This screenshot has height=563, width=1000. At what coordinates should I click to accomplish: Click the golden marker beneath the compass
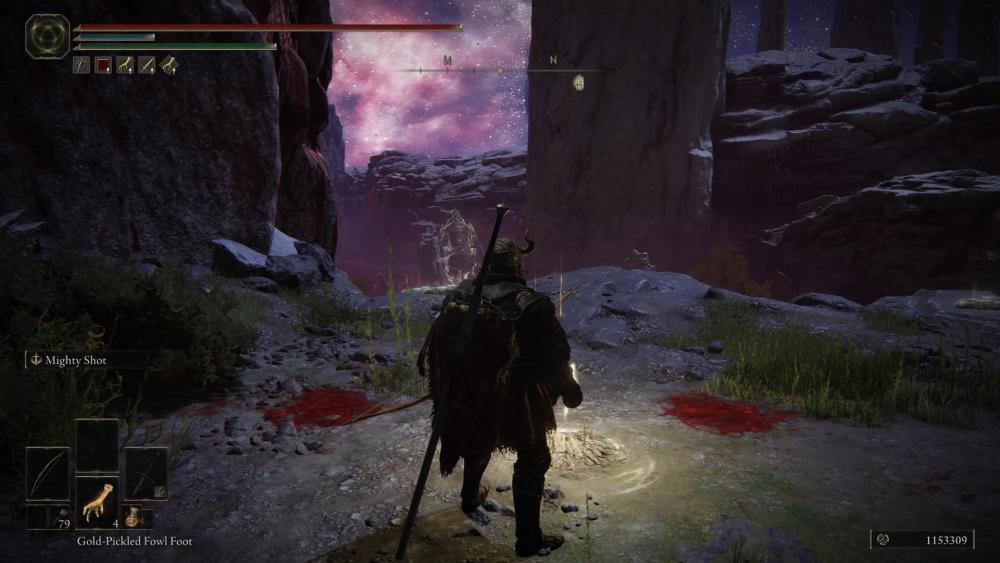[x=579, y=83]
